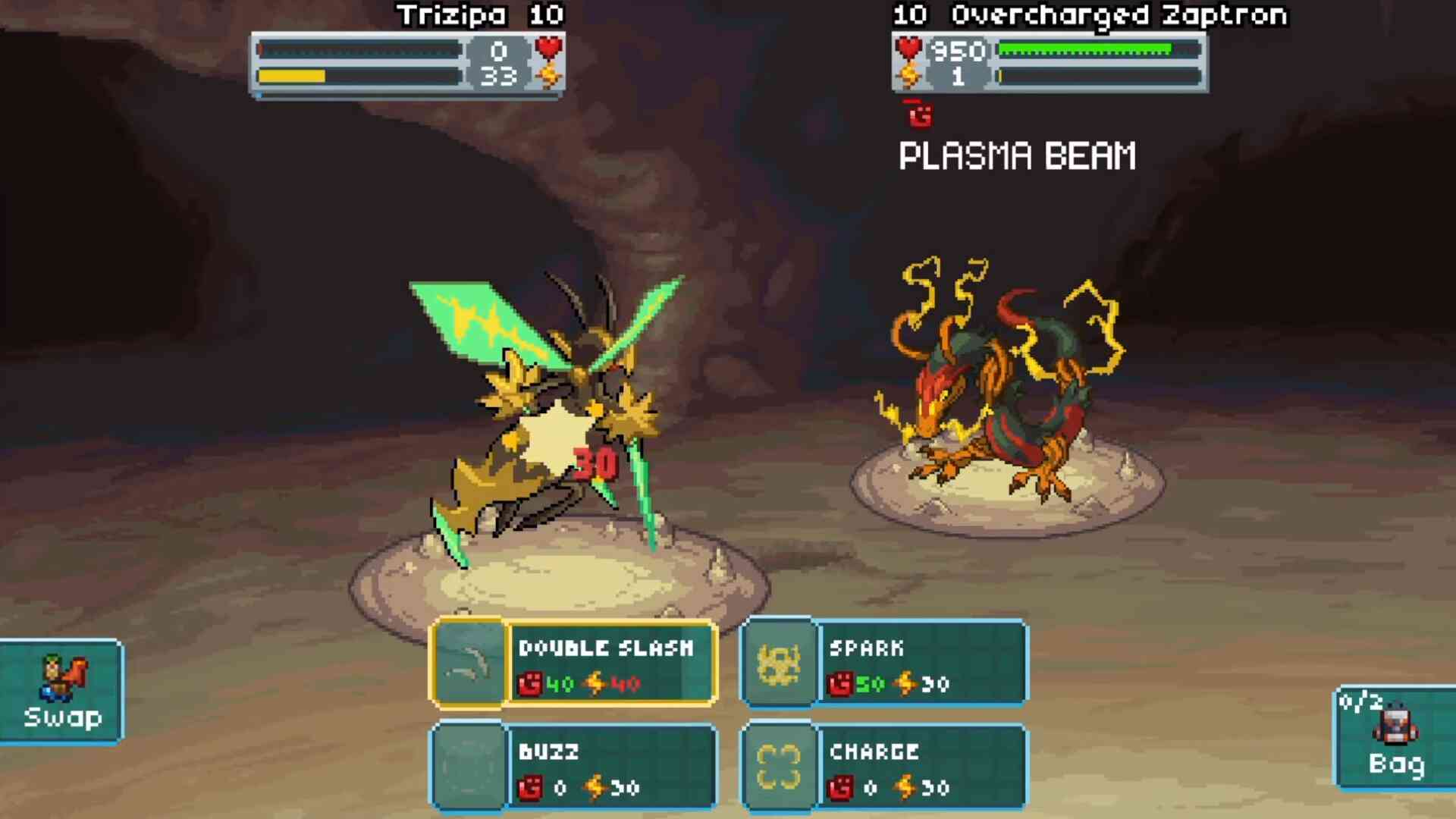The height and width of the screenshot is (819, 1456).
Task: Open the Swap monster menu
Action: pos(62,692)
